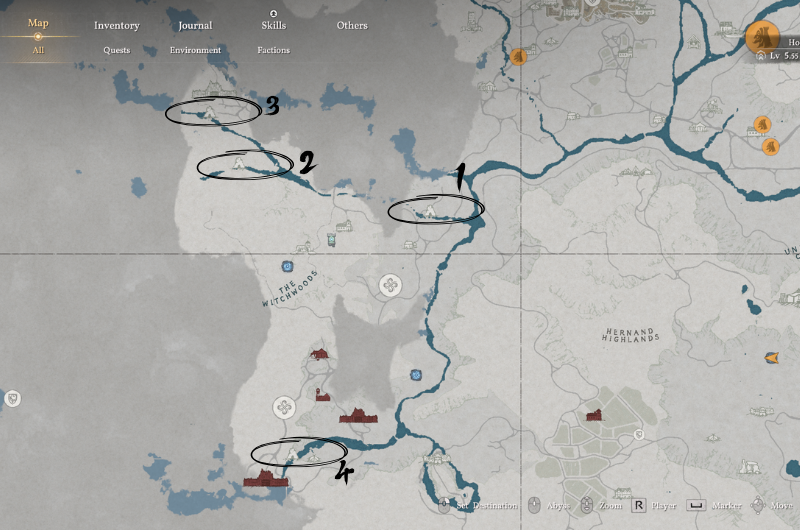The width and height of the screenshot is (800, 530).
Task: Filter map markers by Factions
Action: point(273,50)
